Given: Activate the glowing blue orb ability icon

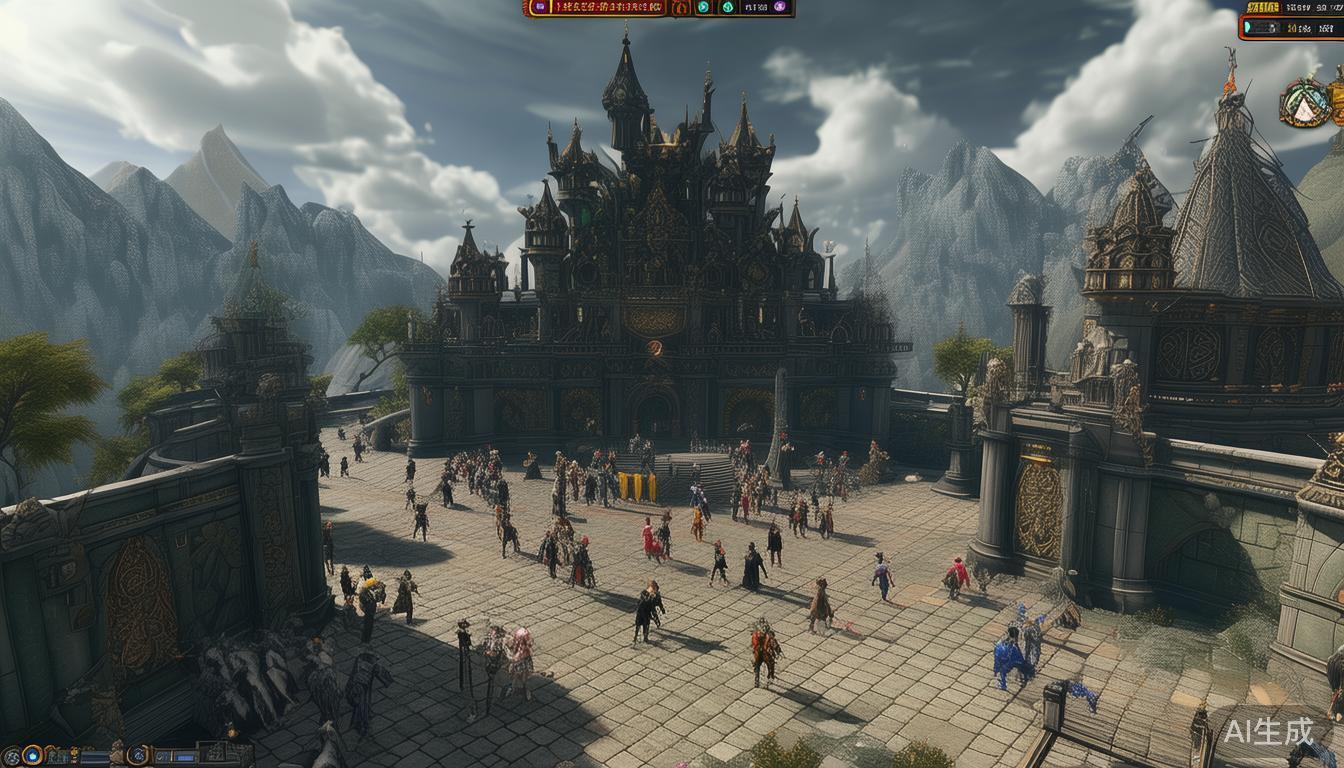Looking at the screenshot, I should tap(32, 756).
